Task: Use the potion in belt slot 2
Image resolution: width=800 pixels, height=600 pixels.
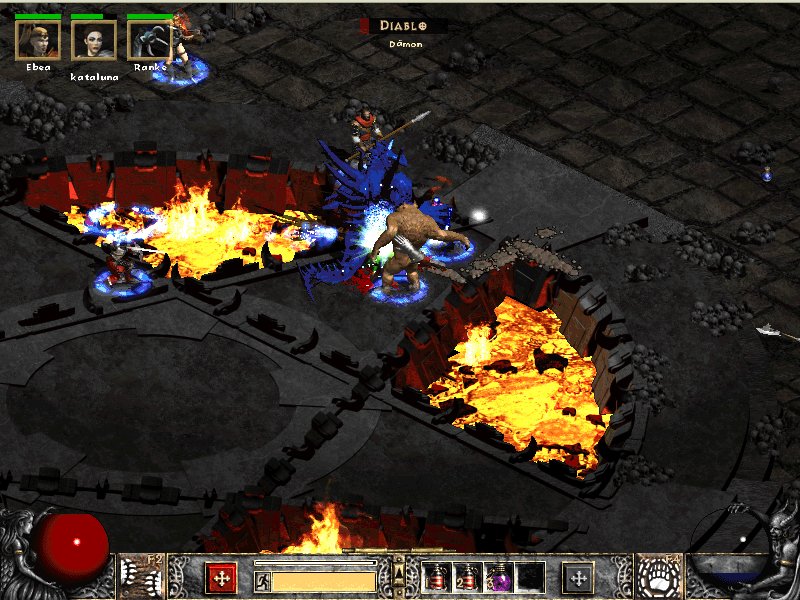Action: [x=466, y=577]
